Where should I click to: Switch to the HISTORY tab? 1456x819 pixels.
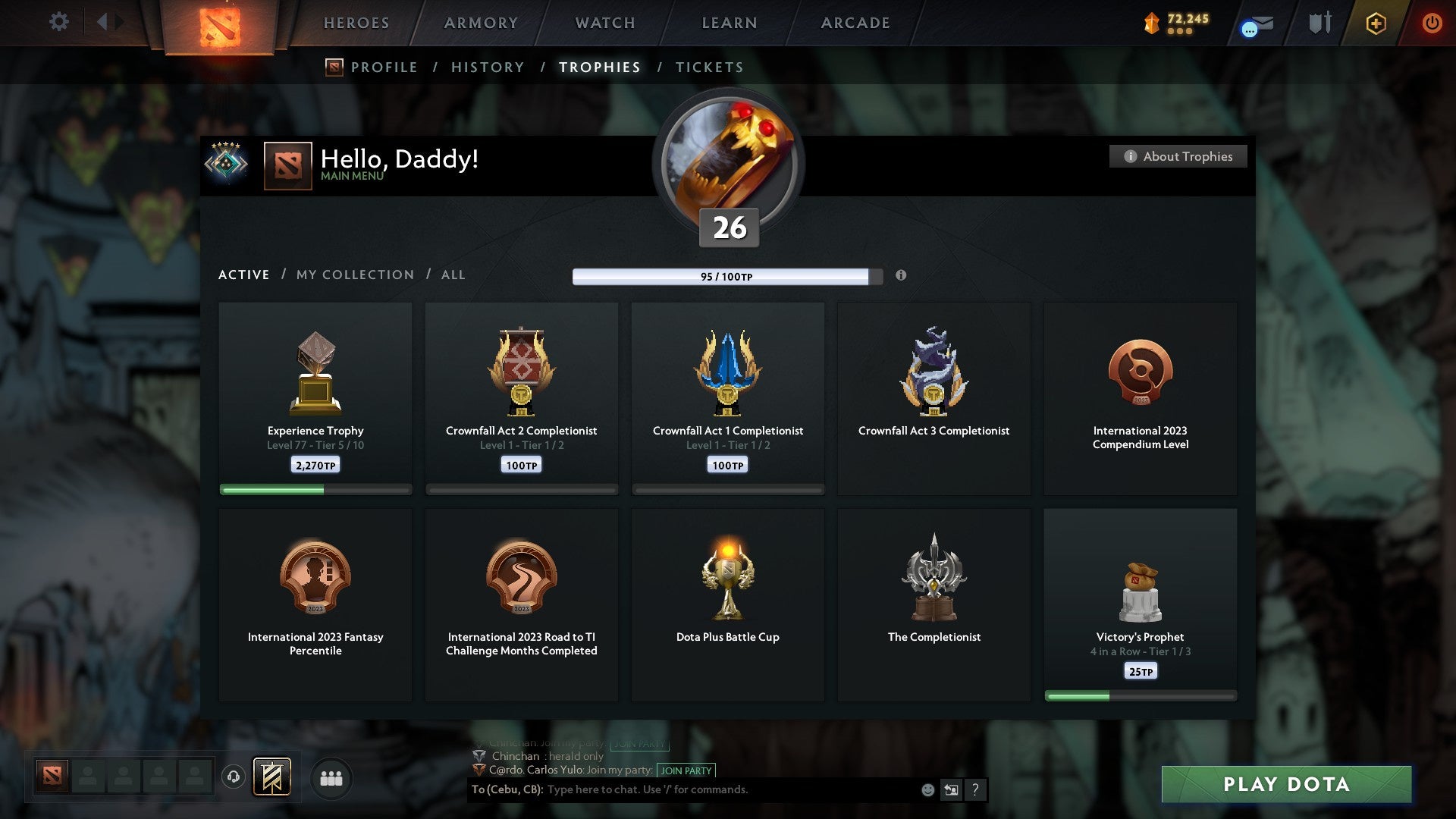point(487,67)
